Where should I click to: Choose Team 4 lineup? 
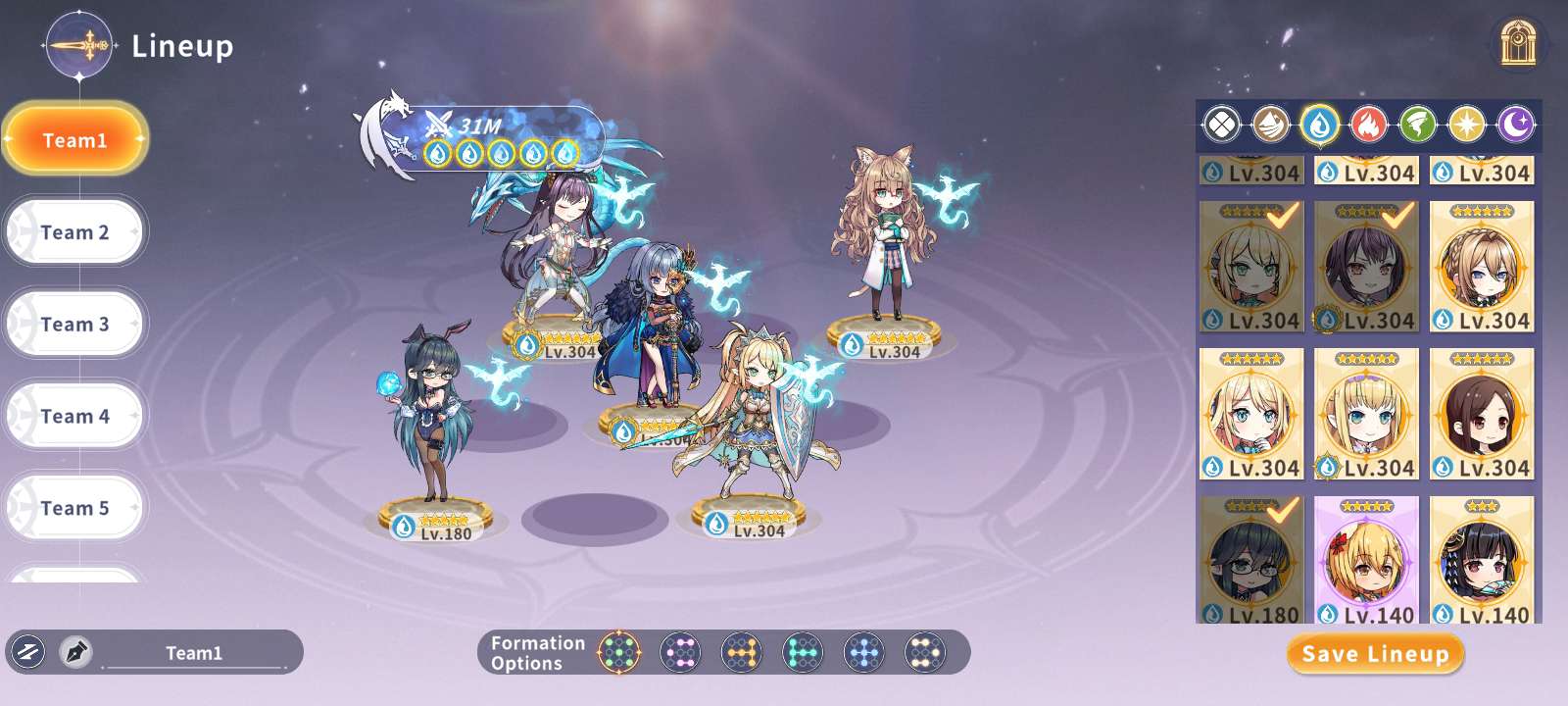[x=74, y=417]
